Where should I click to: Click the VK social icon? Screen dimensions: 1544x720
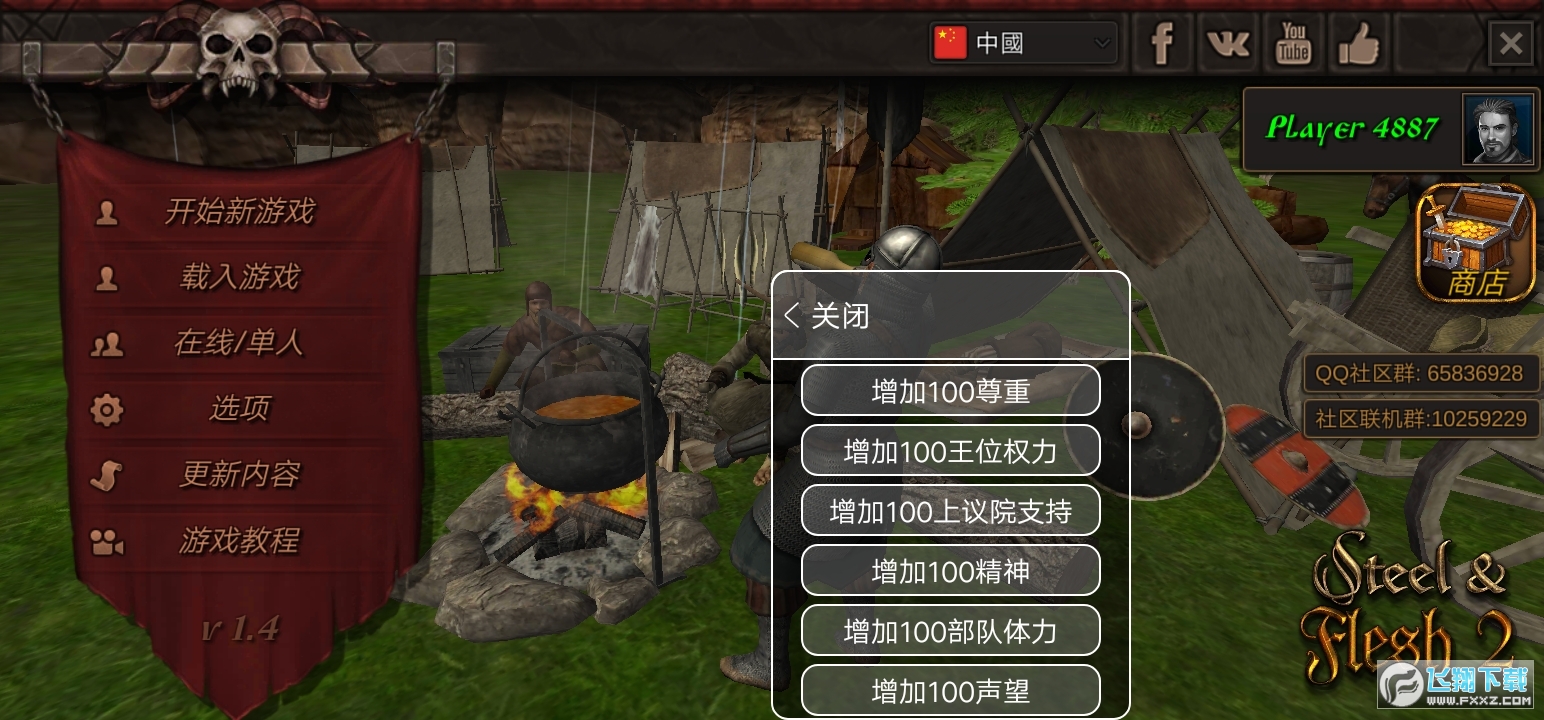[1227, 42]
